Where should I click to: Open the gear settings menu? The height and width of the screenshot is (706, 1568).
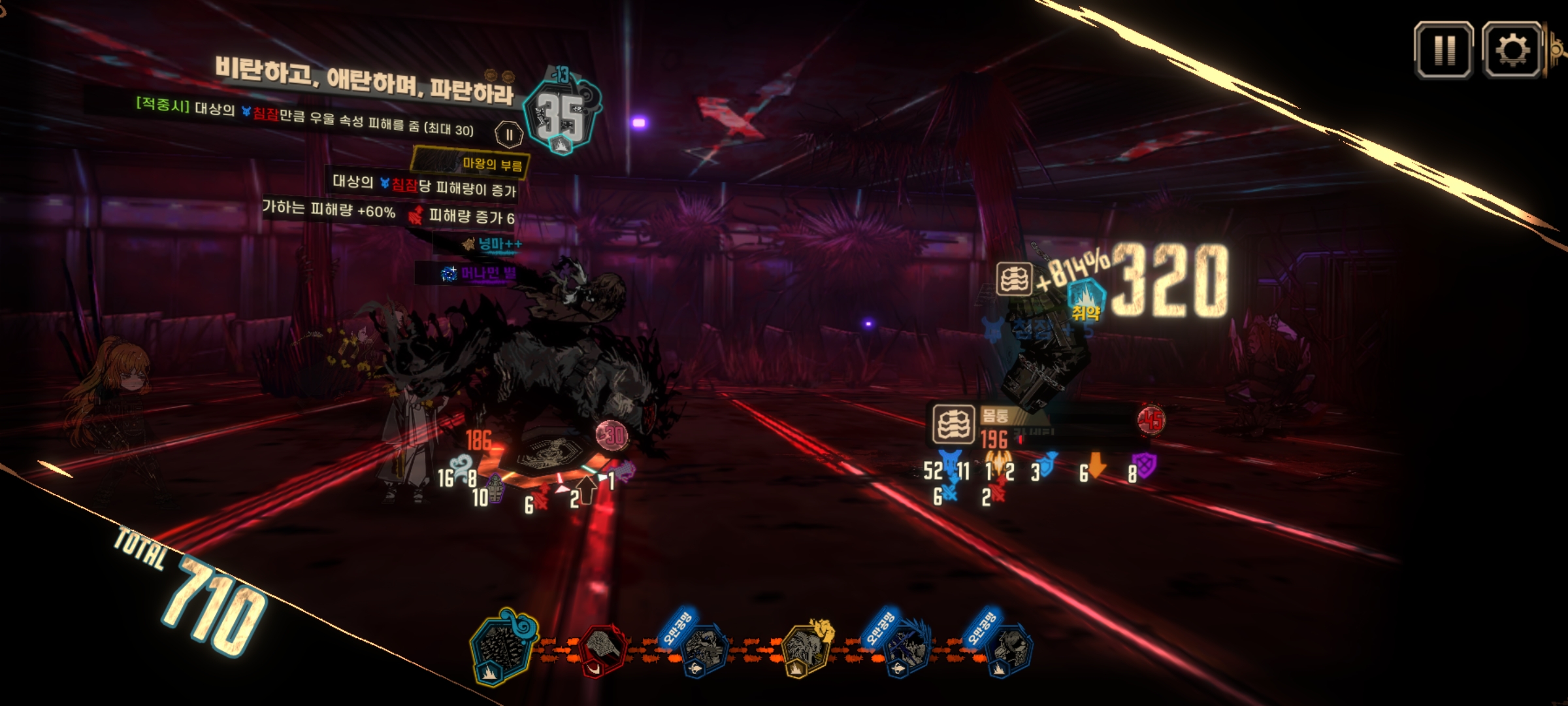[x=1512, y=50]
